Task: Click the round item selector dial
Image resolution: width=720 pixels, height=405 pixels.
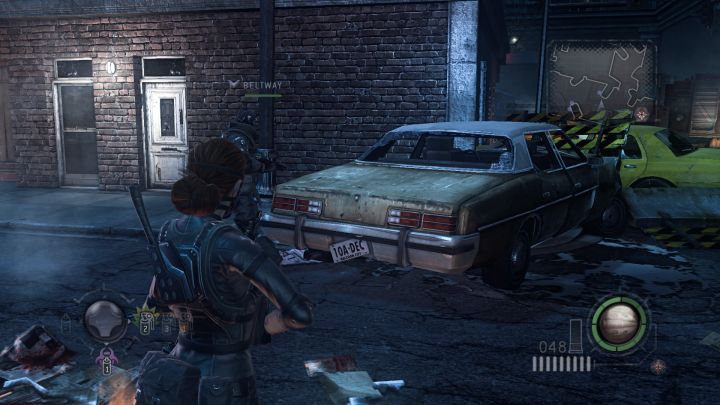Action: click(104, 319)
